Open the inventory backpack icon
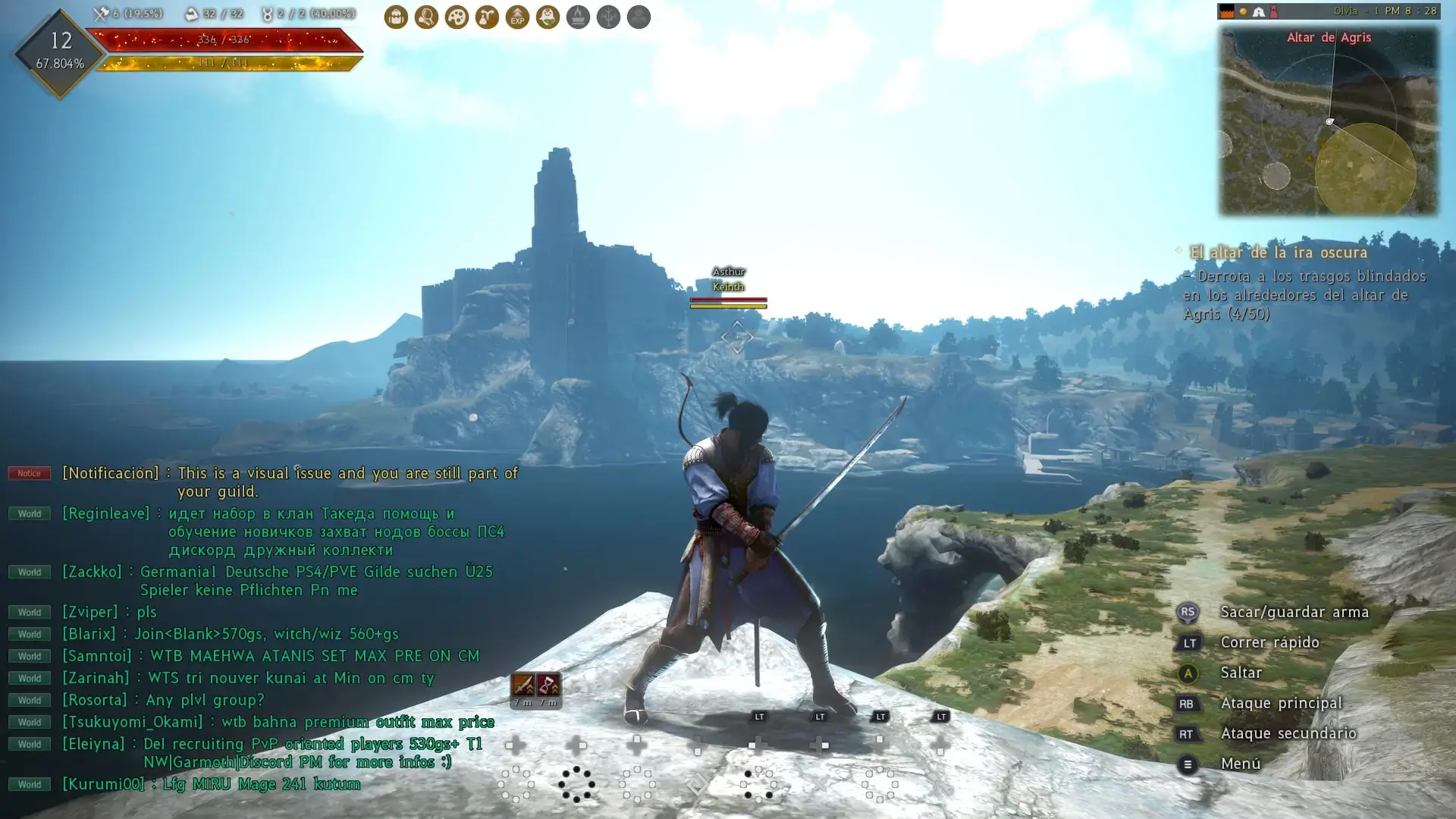This screenshot has height=819, width=1456. pos(396,17)
